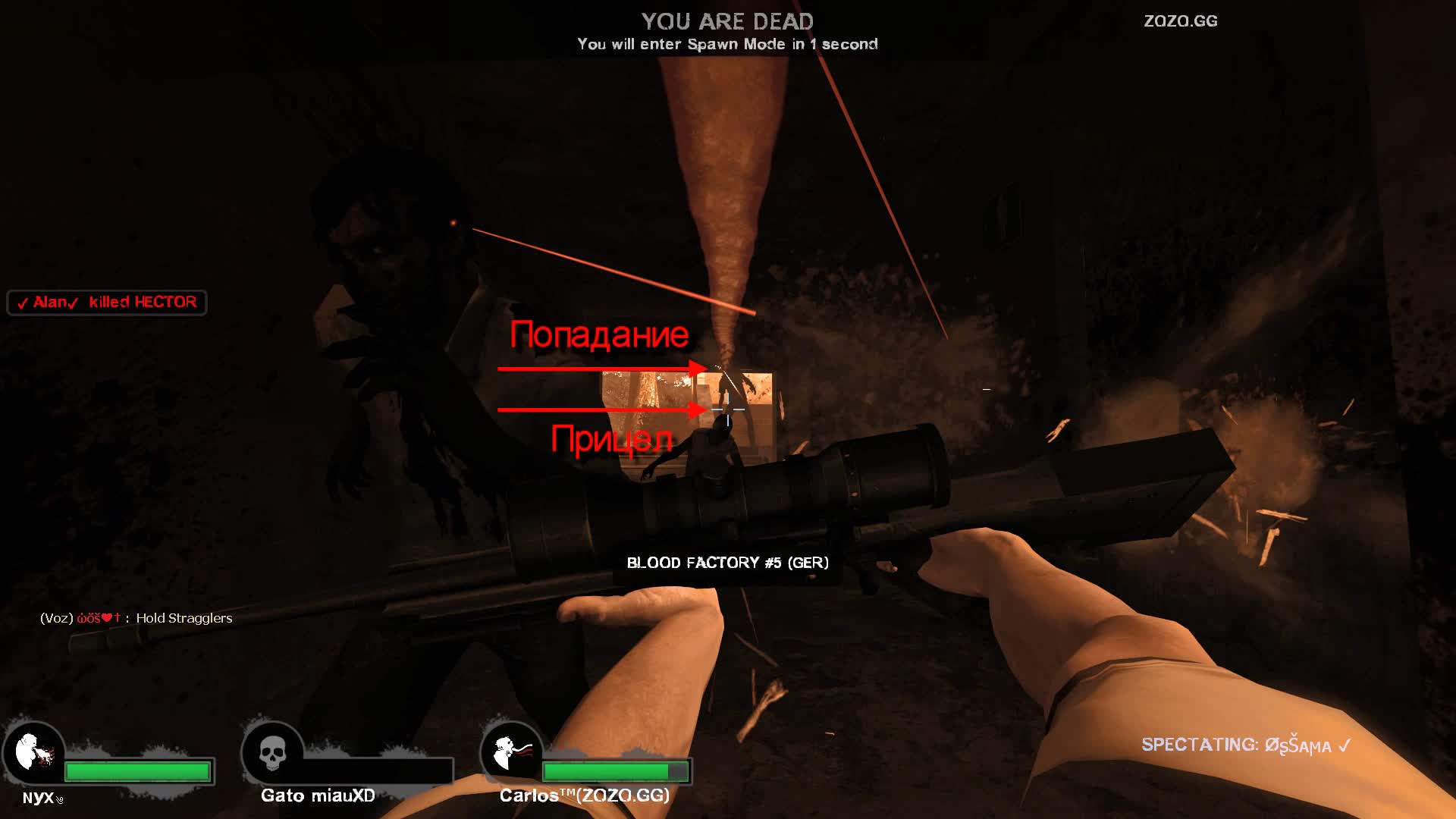1456x819 pixels.
Task: Choose Carlos's Smoker portrait icon
Action: coord(512,753)
